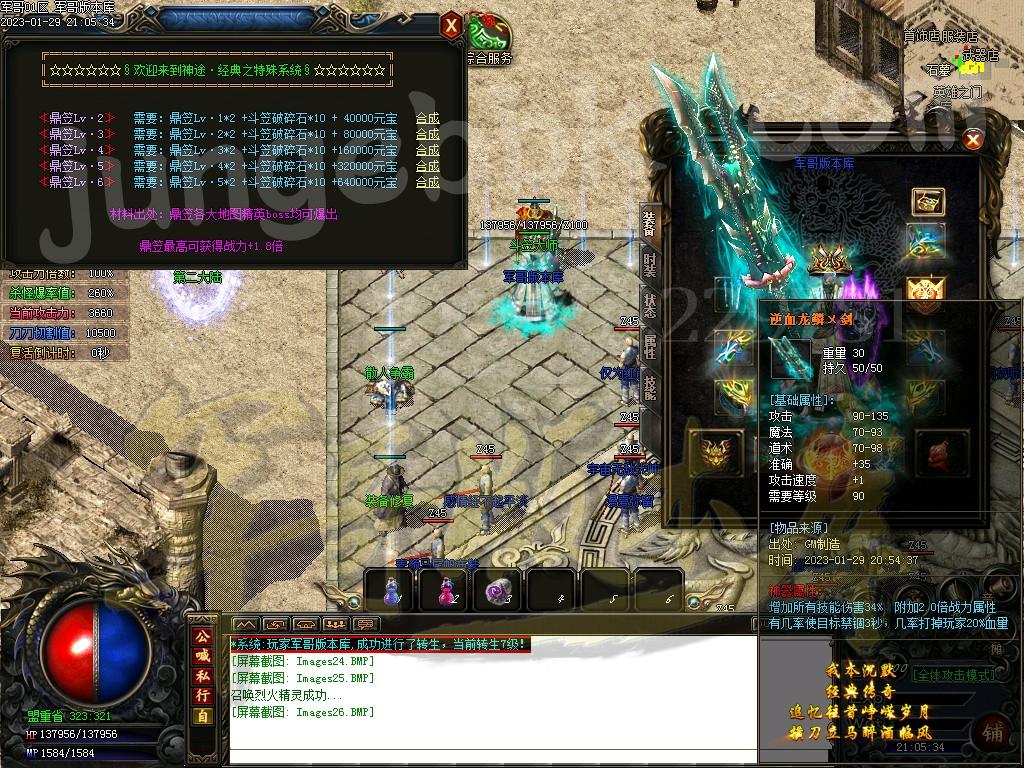The height and width of the screenshot is (768, 1024).
Task: Synthesize 鼎笠Lv·3 via its 合成 link
Action: click(427, 134)
